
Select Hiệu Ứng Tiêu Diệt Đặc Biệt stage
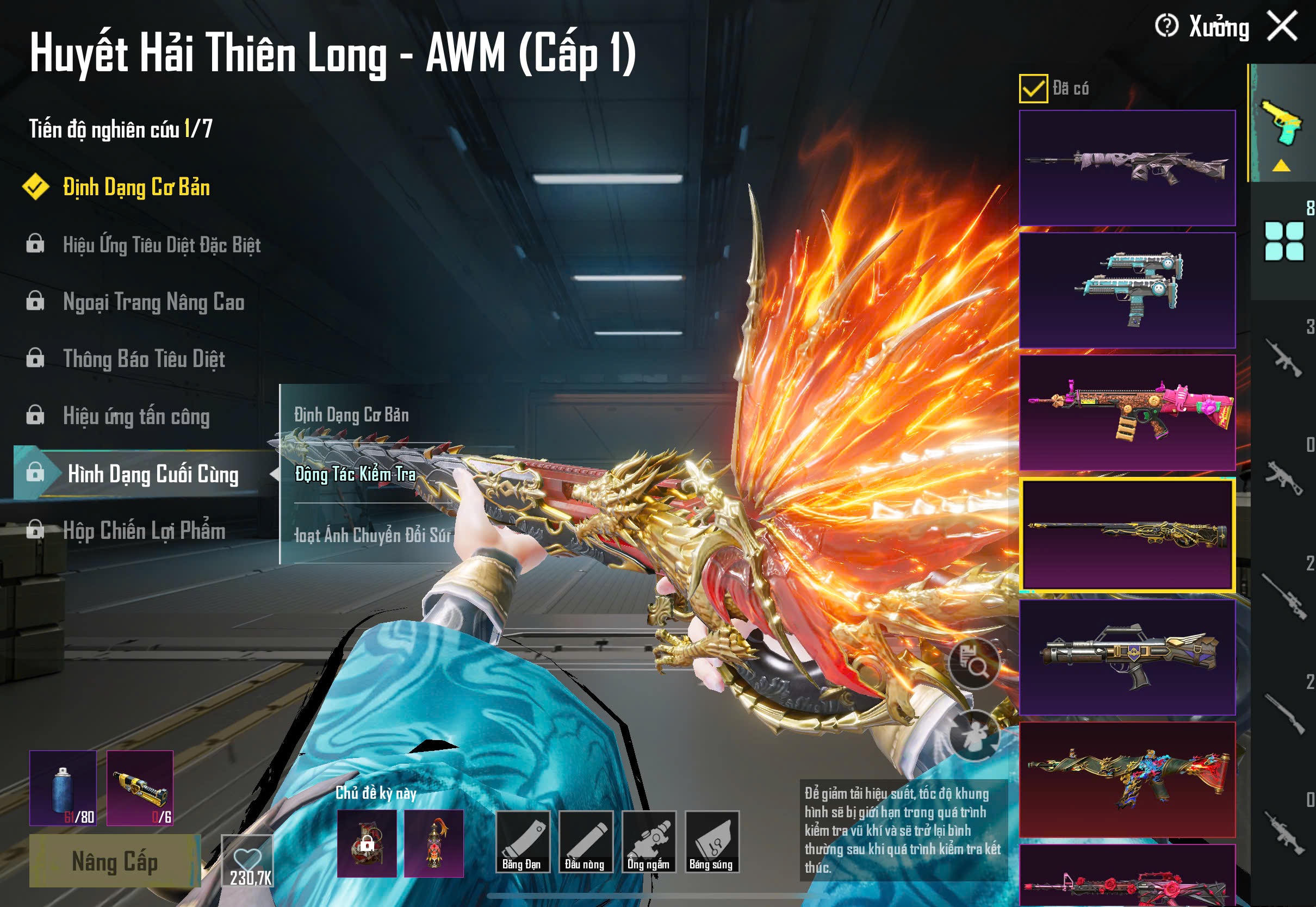(x=162, y=245)
